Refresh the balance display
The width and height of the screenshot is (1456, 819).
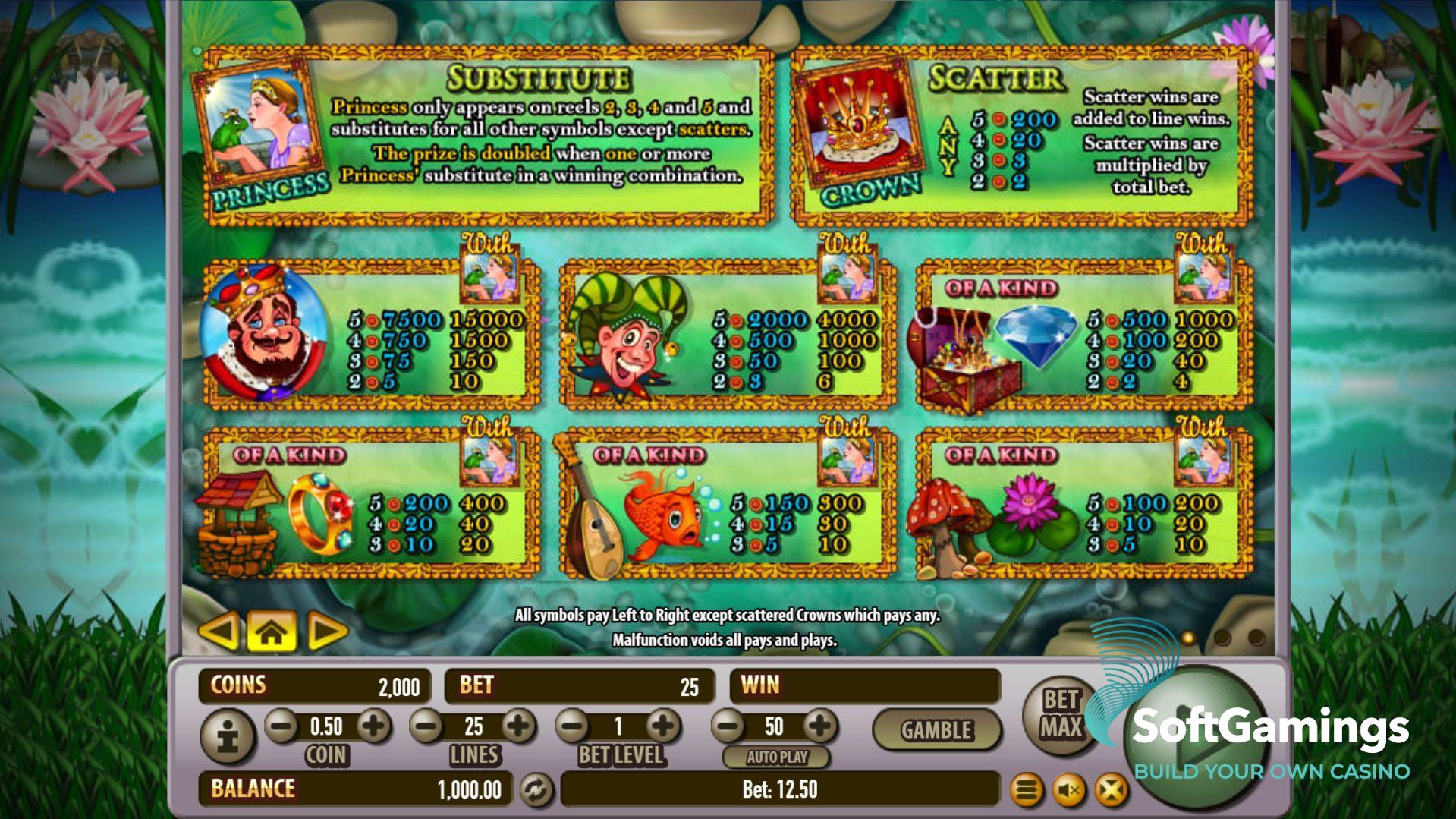pos(536,790)
